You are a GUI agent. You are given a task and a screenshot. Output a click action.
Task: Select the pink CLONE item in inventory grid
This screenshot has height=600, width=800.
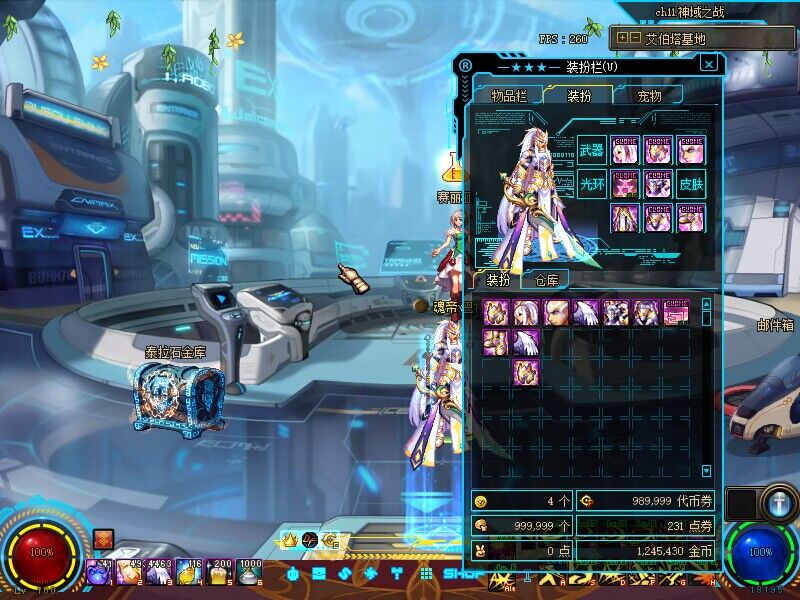676,313
